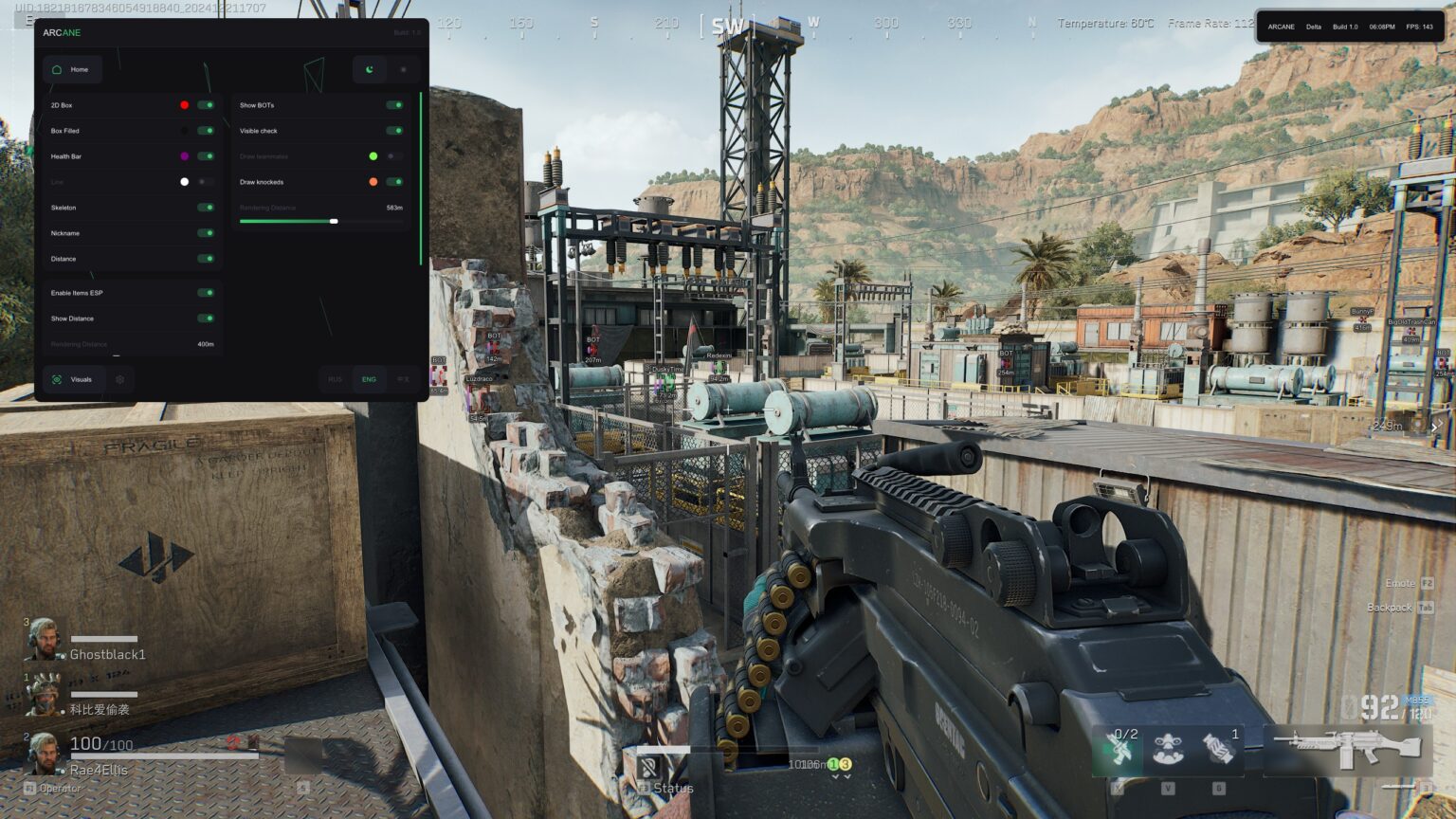Disable the Show BOTs toggle
The width and height of the screenshot is (1456, 819).
[x=396, y=105]
